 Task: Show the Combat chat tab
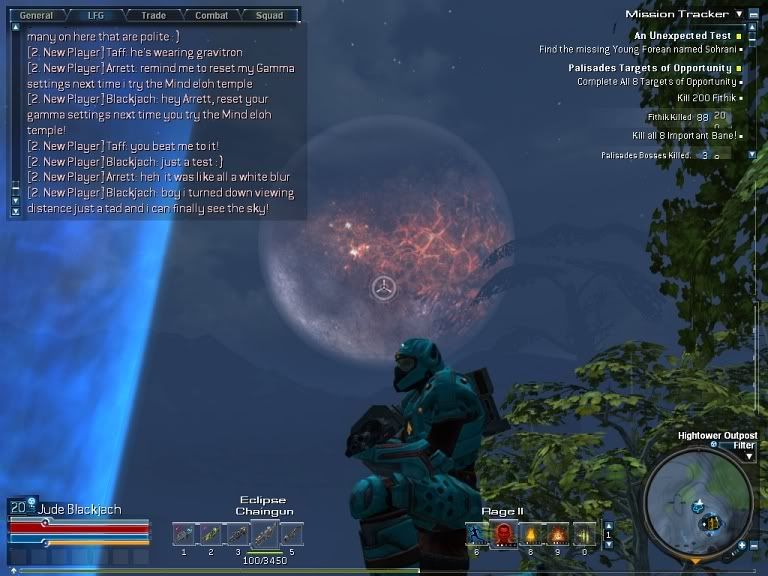coord(211,15)
